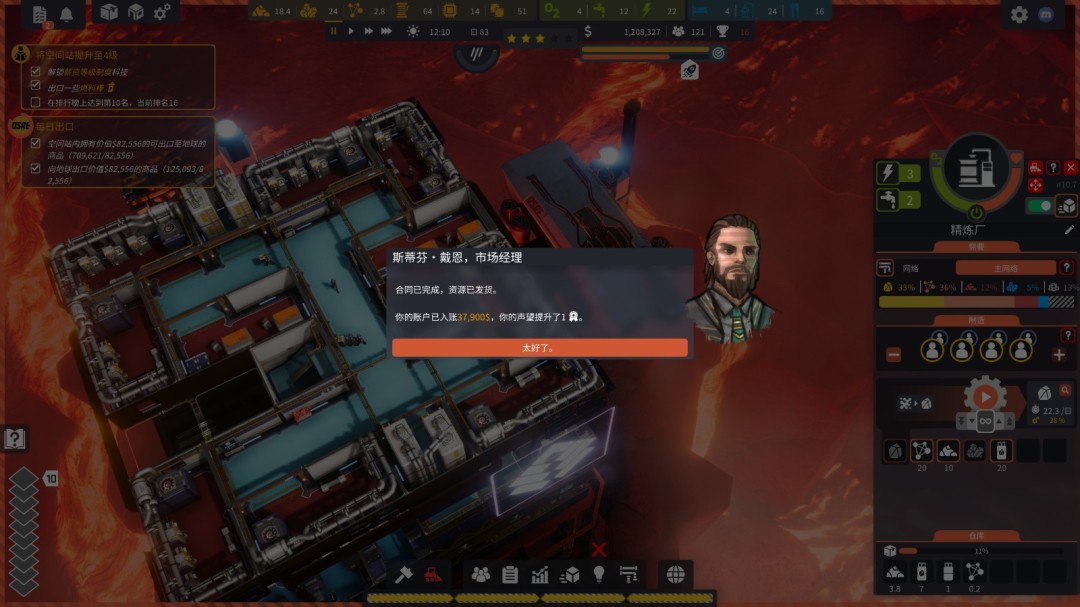Select the red bulldozer demolish tool
Screen dimensions: 1080x607
click(x=433, y=574)
